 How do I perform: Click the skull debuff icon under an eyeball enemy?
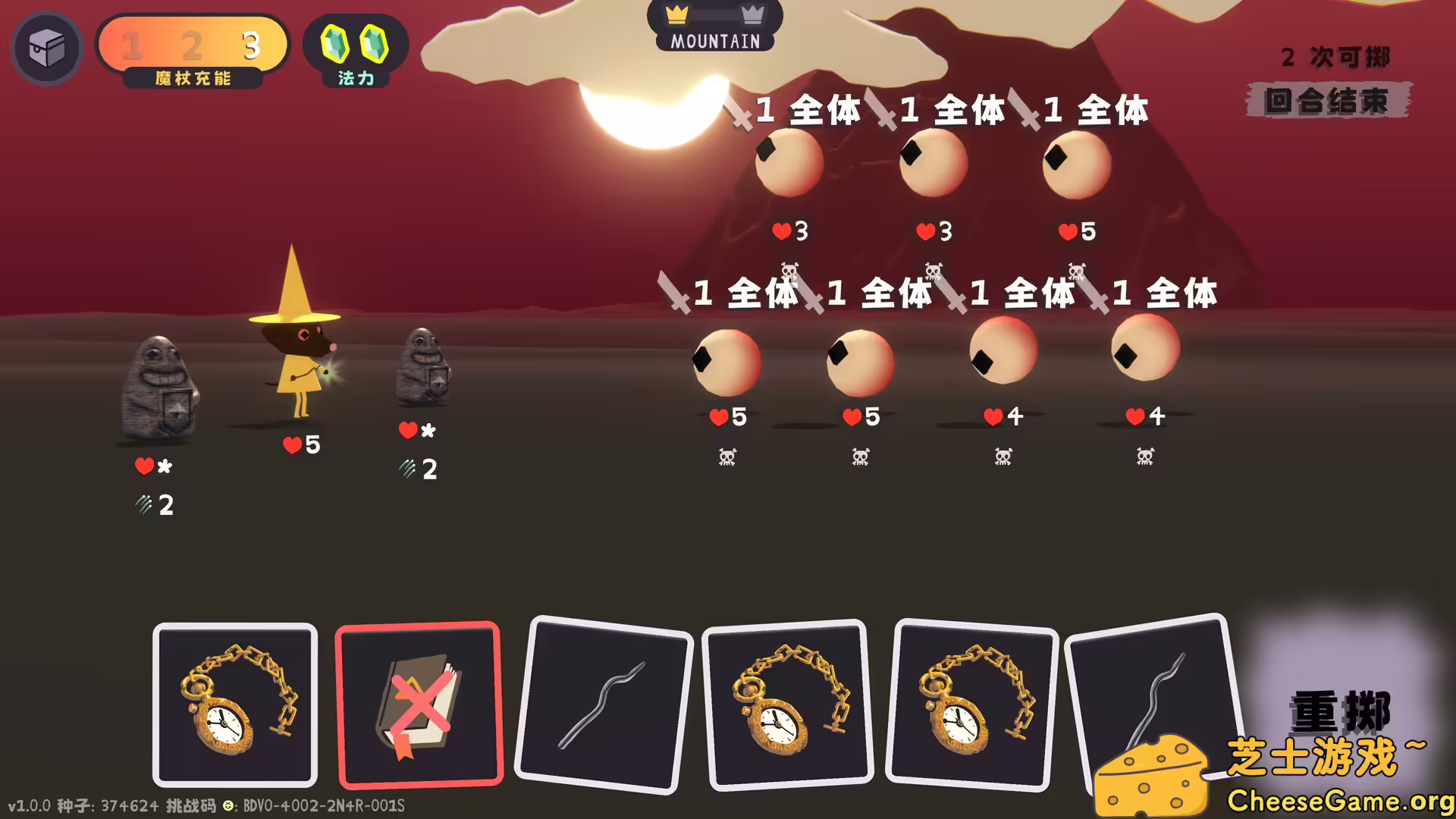725,457
